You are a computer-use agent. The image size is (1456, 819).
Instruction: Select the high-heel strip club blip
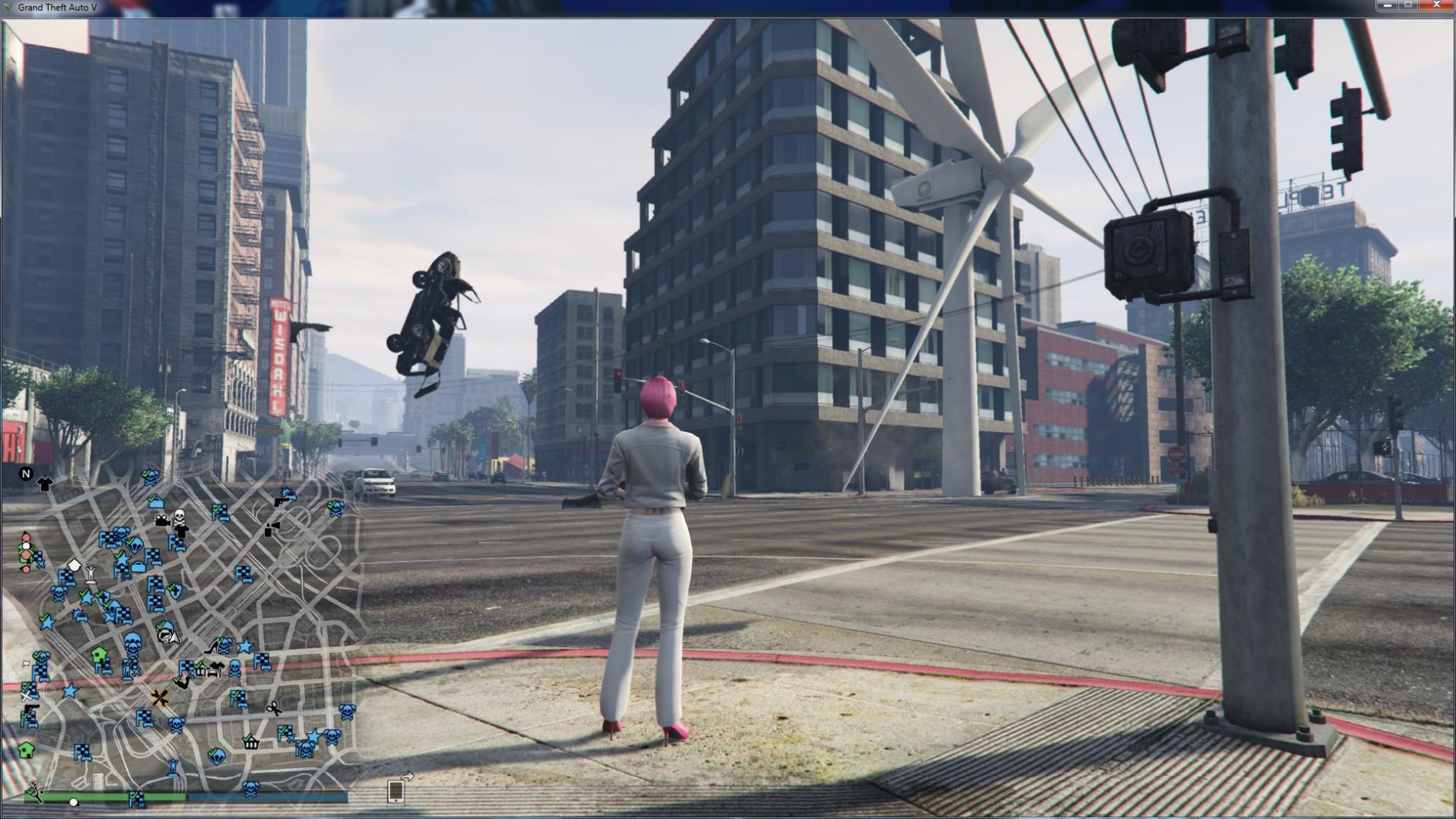coord(211,648)
